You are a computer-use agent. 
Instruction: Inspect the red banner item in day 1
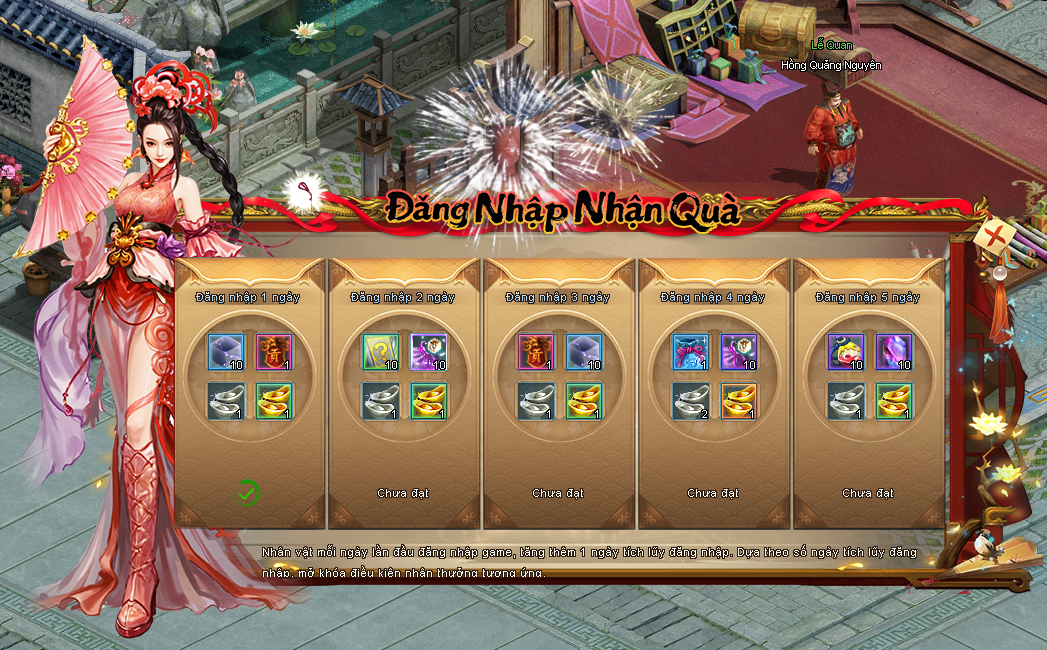[274, 351]
